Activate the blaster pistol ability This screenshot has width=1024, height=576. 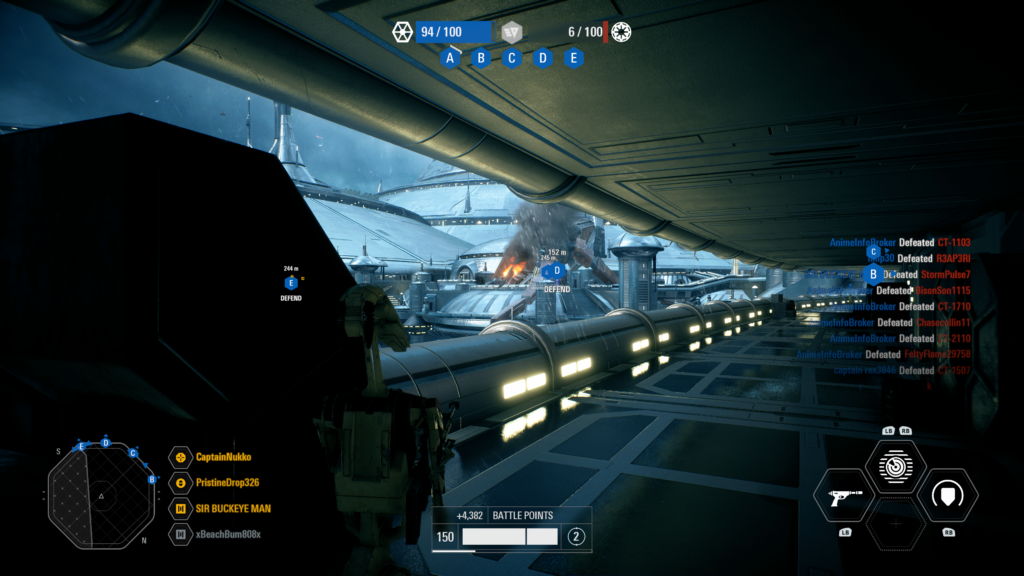pos(845,496)
